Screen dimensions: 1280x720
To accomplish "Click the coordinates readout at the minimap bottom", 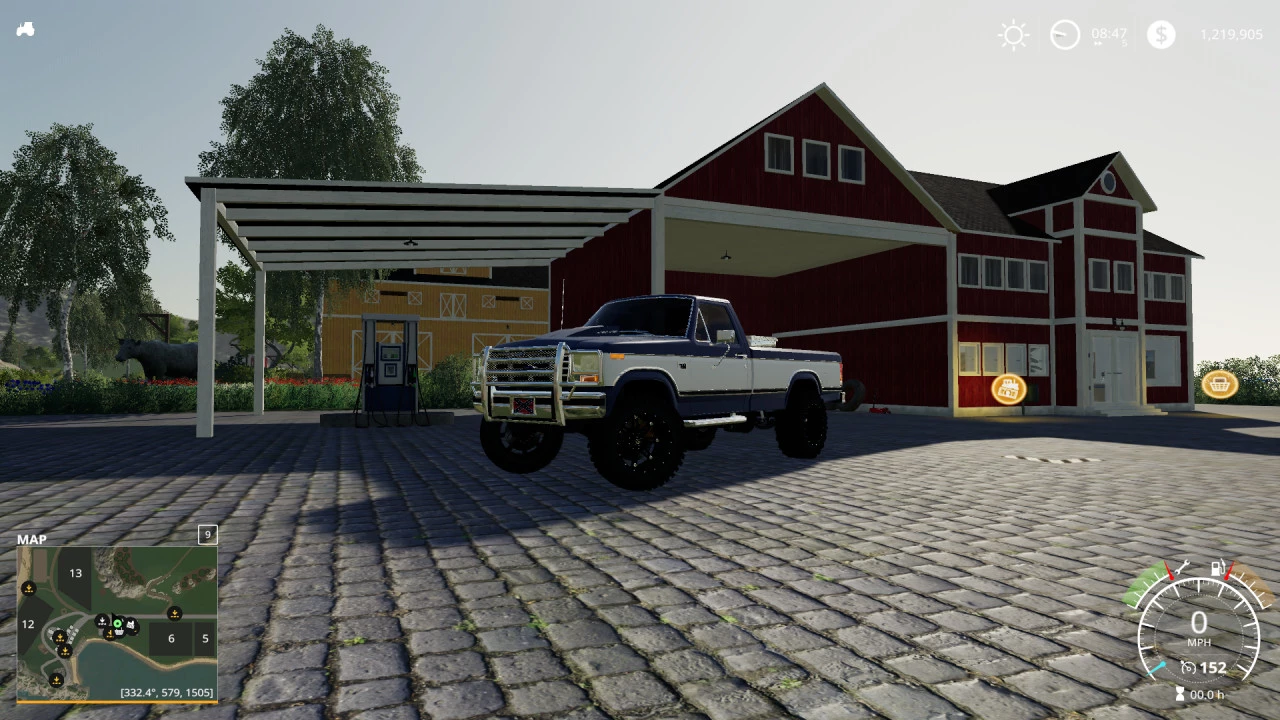I will pos(167,692).
